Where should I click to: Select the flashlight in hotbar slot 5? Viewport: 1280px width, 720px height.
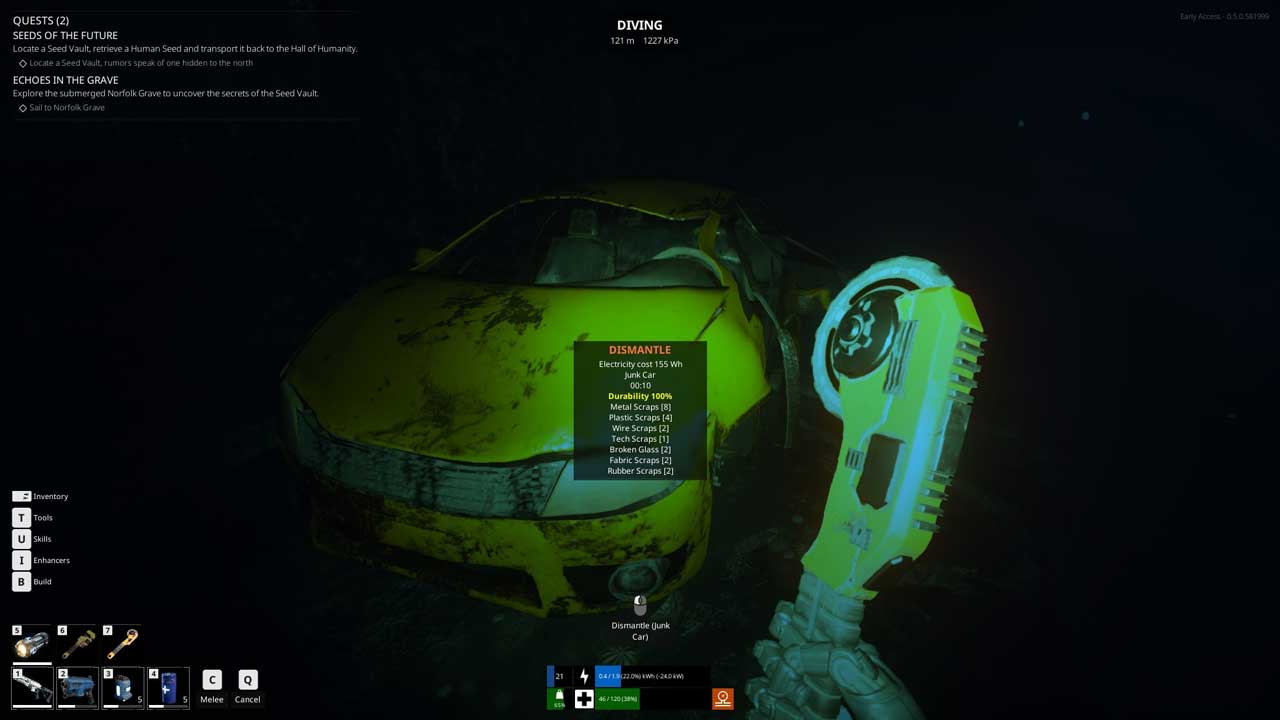click(x=32, y=643)
